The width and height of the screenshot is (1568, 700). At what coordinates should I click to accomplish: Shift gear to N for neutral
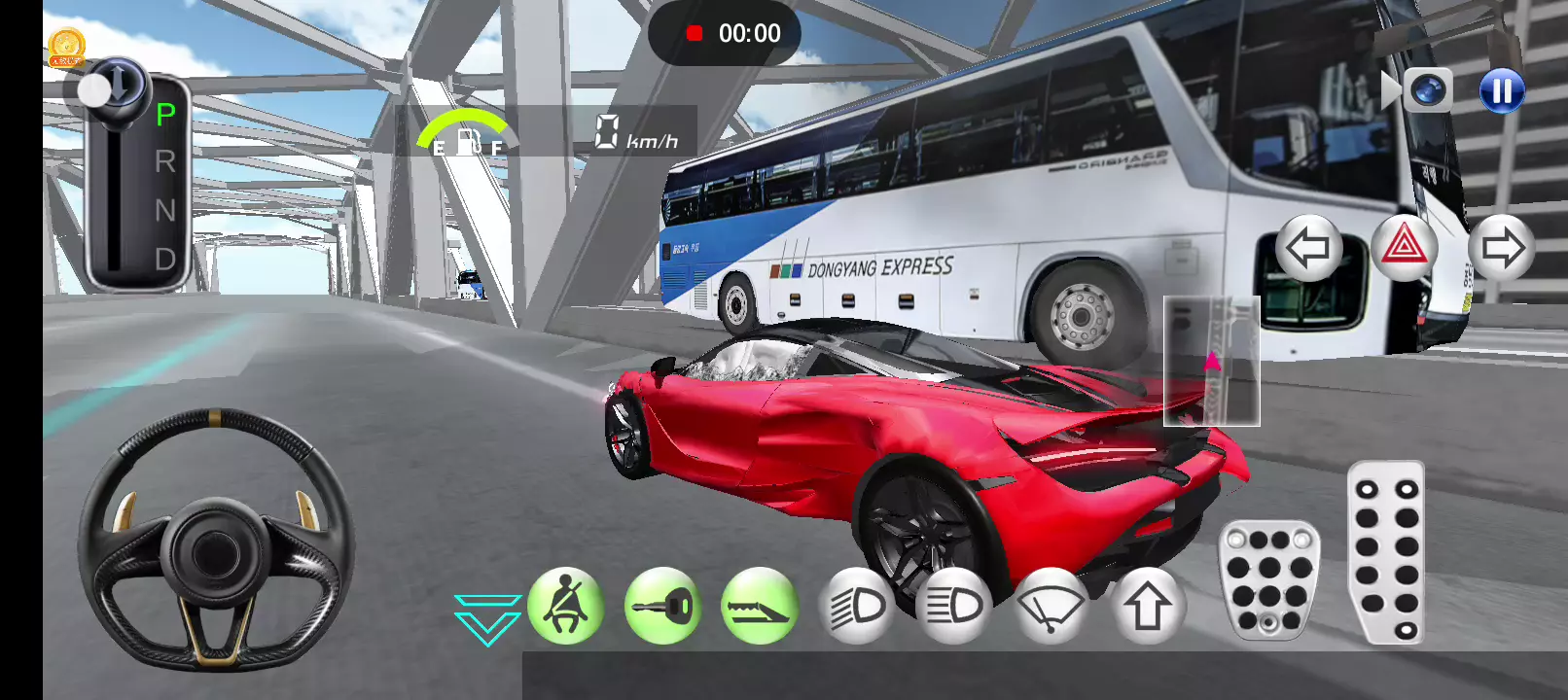click(165, 210)
